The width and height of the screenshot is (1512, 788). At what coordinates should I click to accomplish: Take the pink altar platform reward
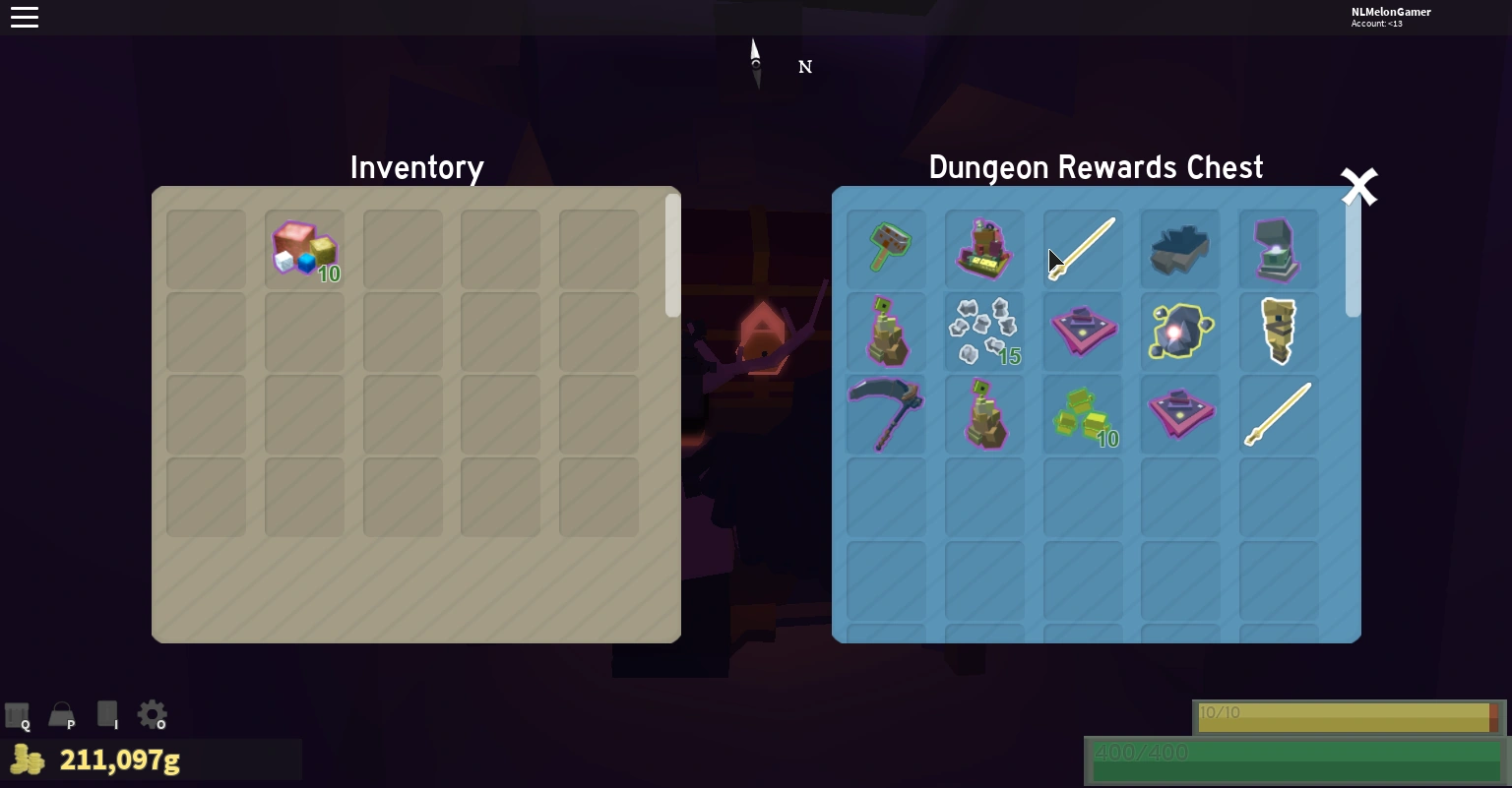pyautogui.click(x=1083, y=332)
